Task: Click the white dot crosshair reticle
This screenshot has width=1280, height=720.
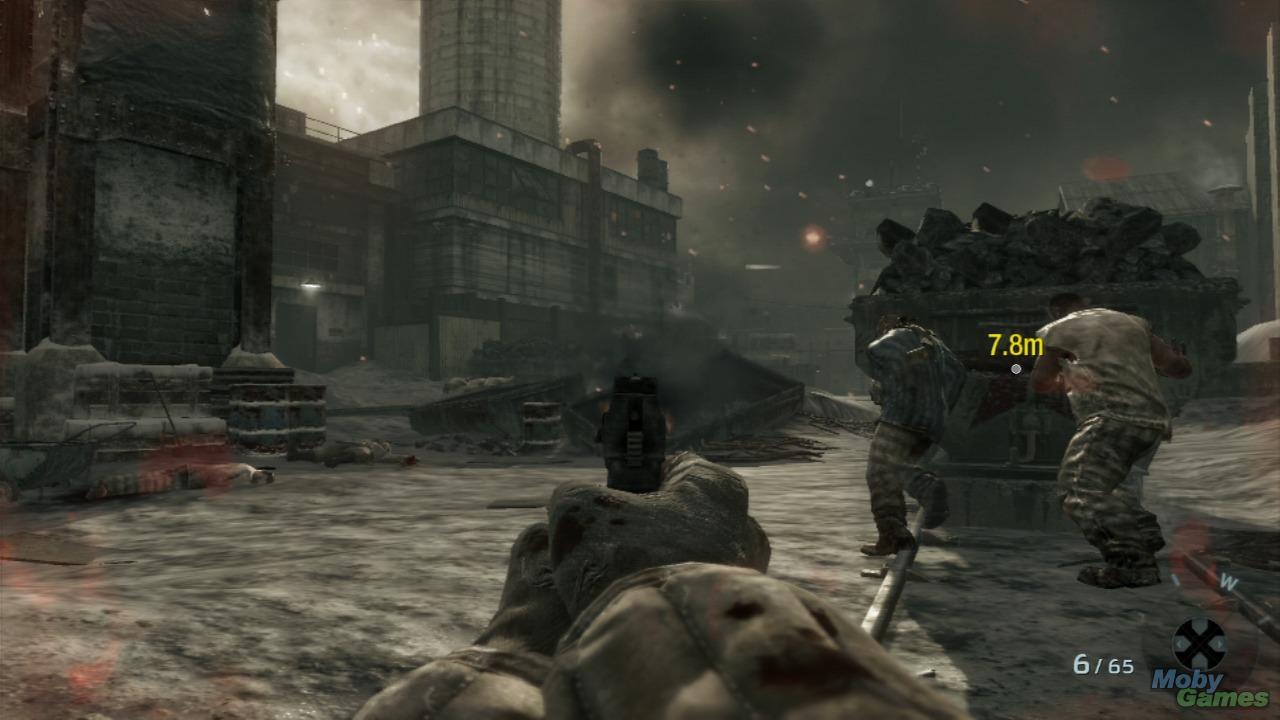Action: 1017,368
